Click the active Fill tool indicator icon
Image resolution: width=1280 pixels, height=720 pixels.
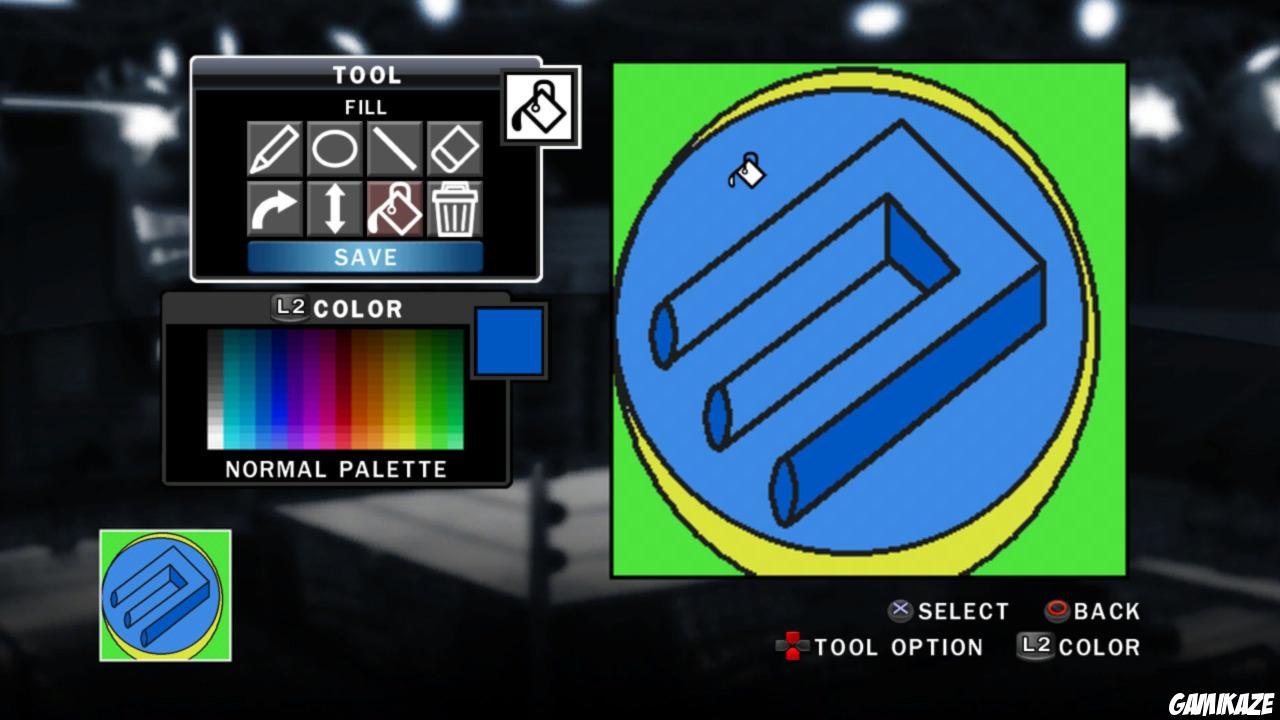coord(541,106)
